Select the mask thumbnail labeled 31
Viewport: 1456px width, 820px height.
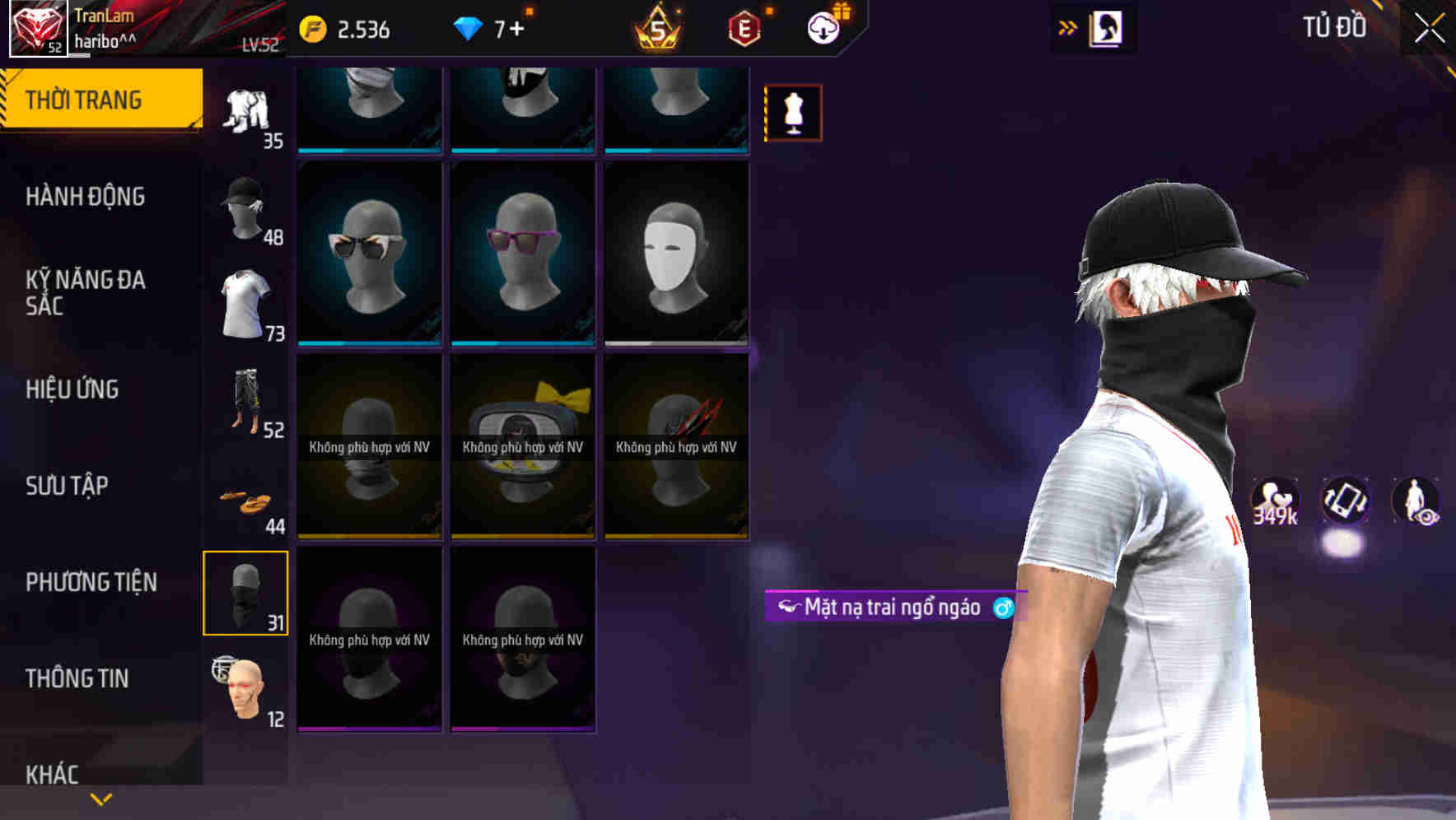[245, 593]
